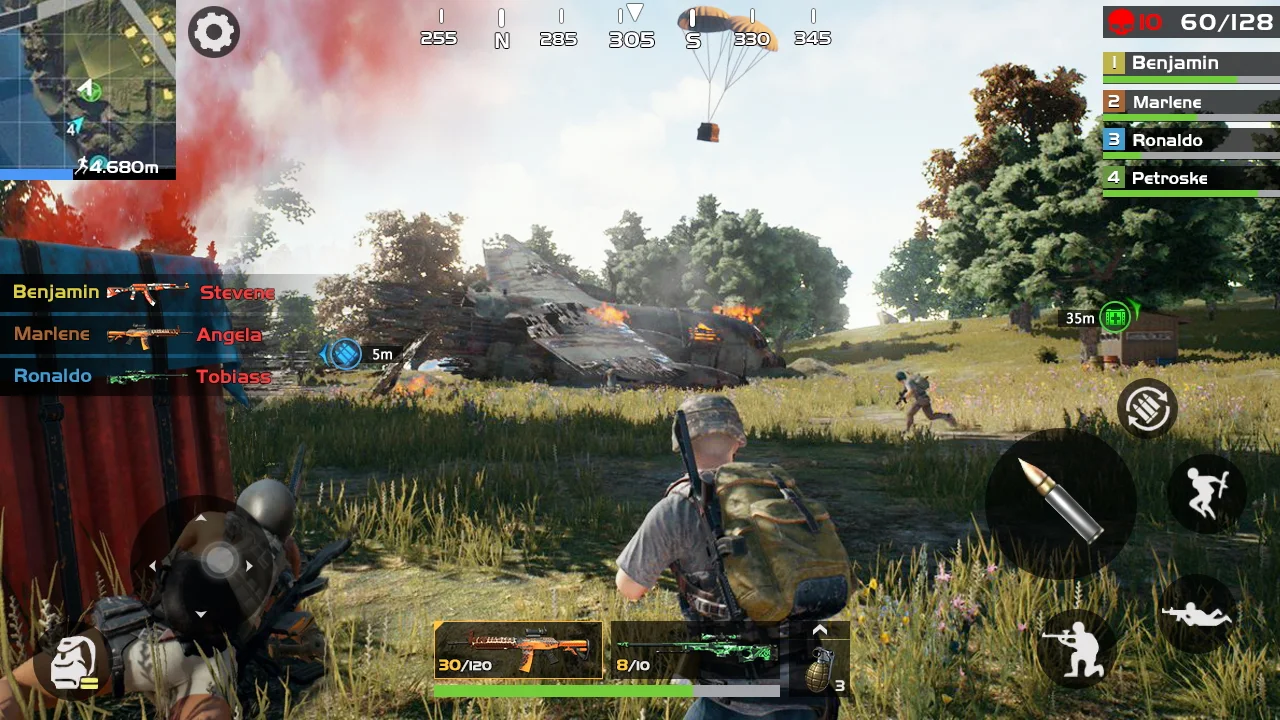Select the orange assault rifle slot
Screen dimensions: 1280x720
(x=519, y=650)
